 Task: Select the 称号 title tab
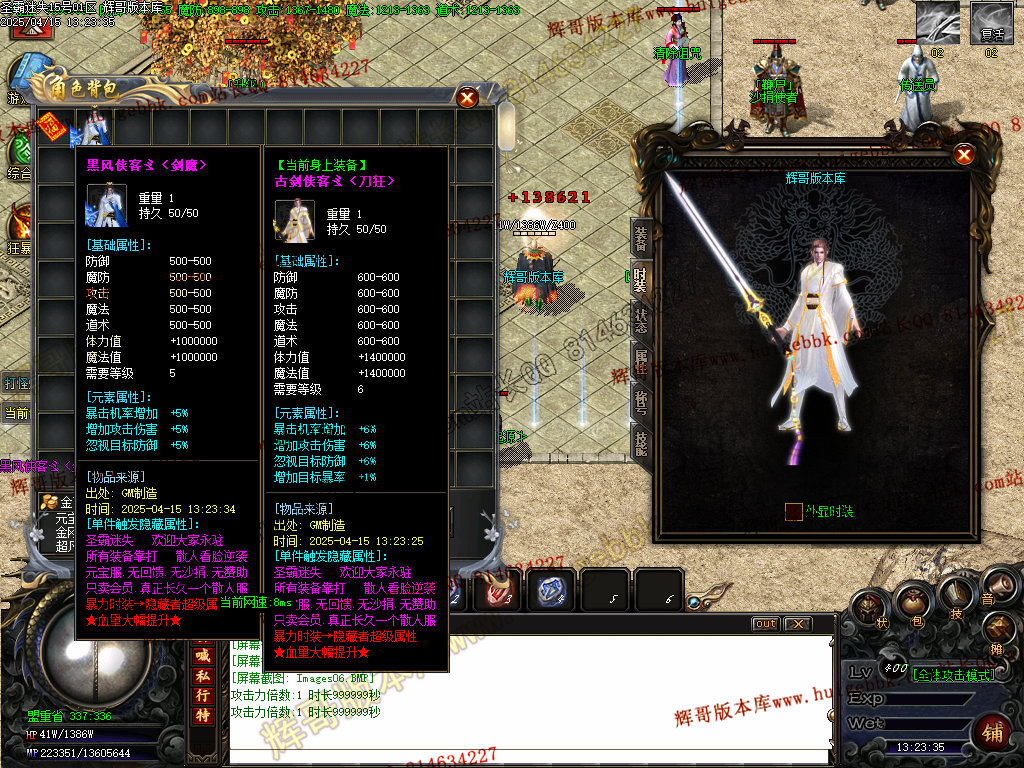coord(641,400)
